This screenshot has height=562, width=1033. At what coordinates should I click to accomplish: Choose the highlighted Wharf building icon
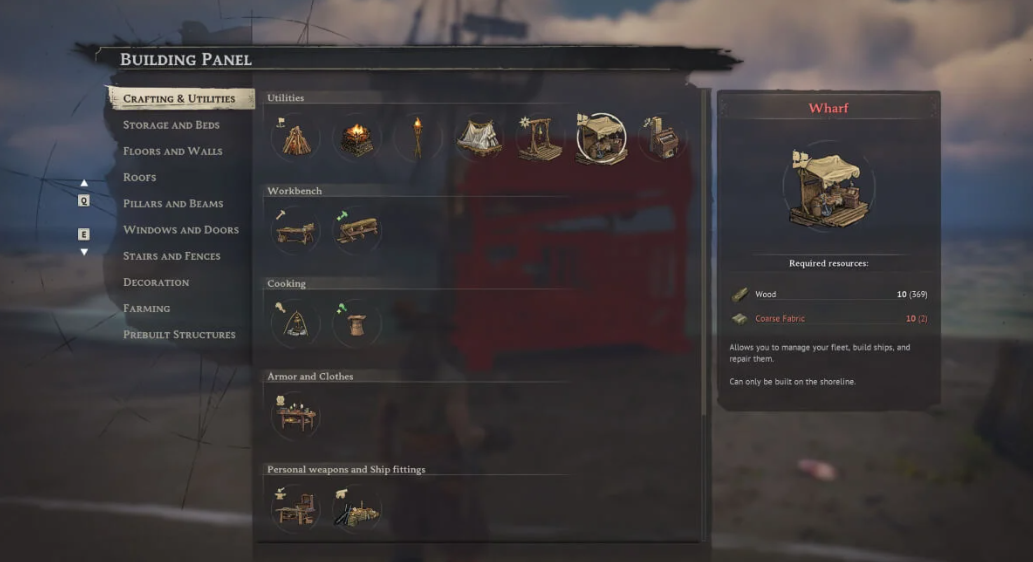pos(601,139)
